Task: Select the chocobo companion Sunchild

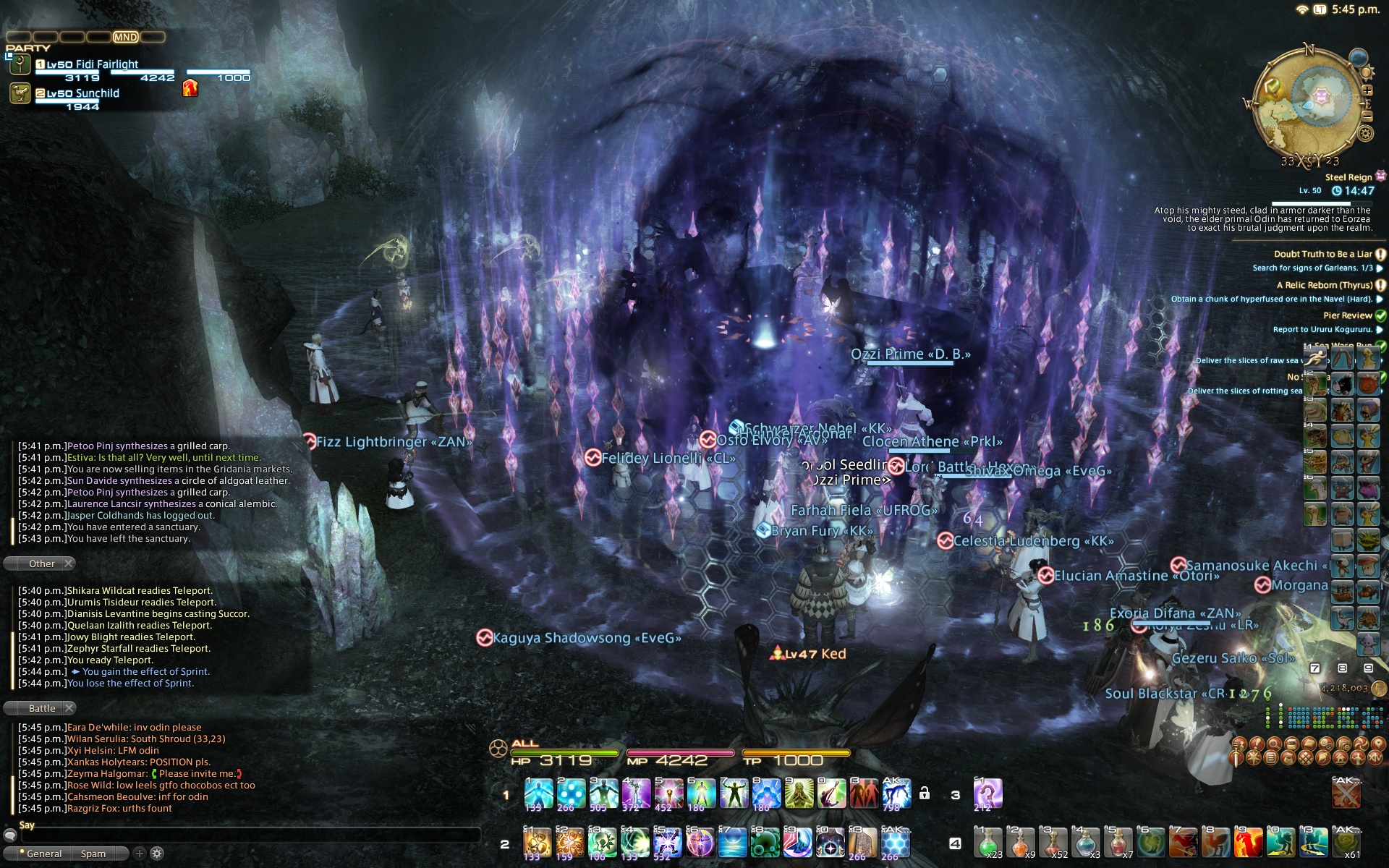Action: click(82, 93)
